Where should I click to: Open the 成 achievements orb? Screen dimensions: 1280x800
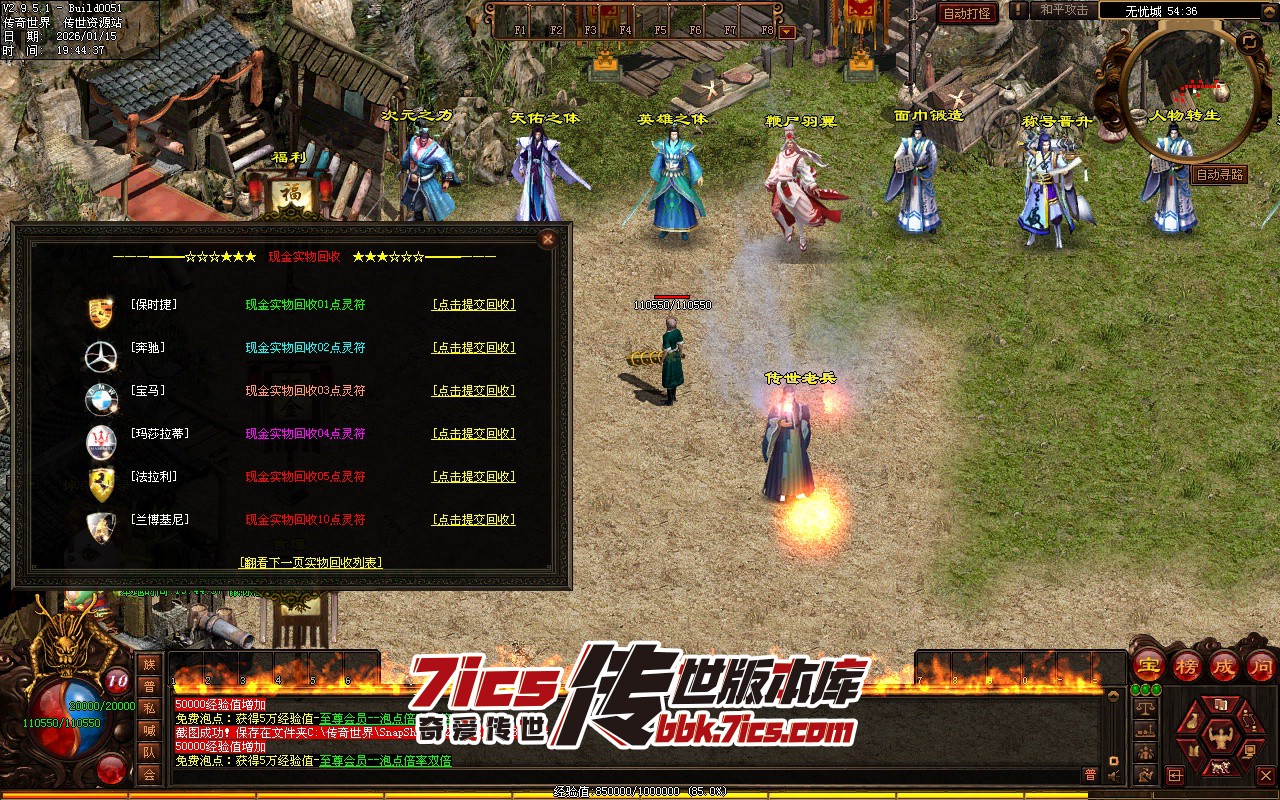pyautogui.click(x=1224, y=665)
